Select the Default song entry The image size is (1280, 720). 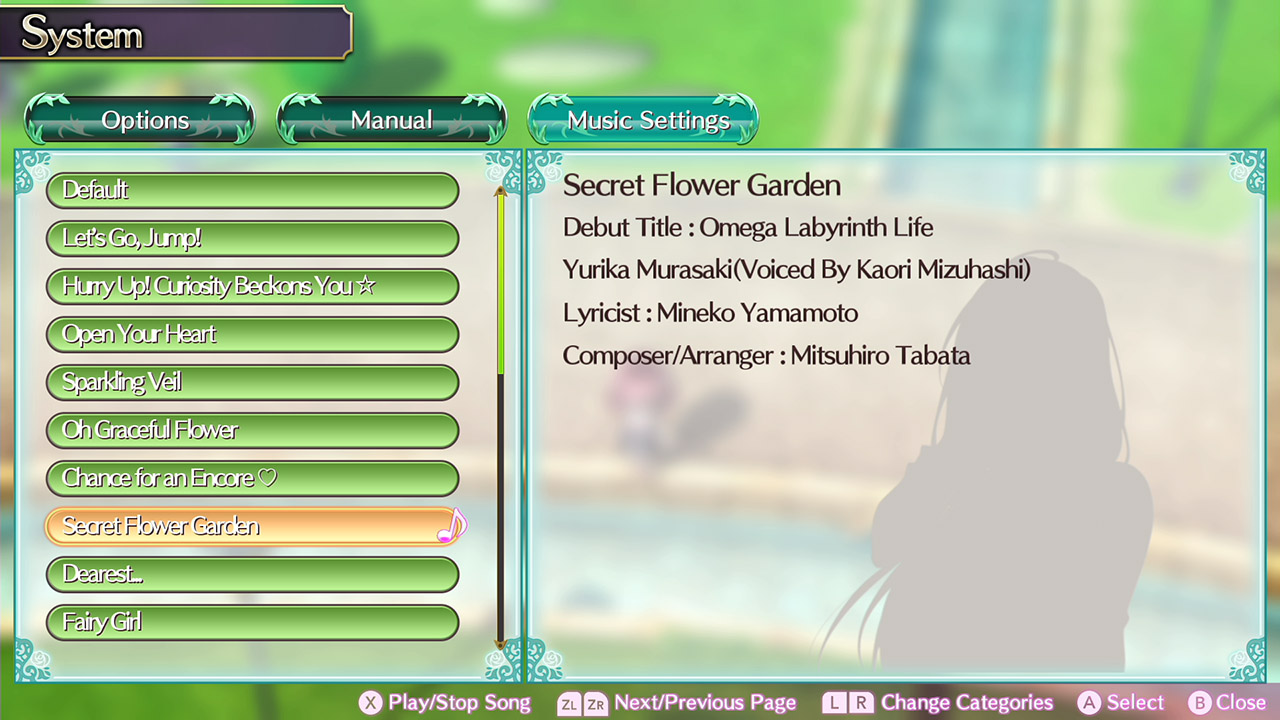[252, 190]
